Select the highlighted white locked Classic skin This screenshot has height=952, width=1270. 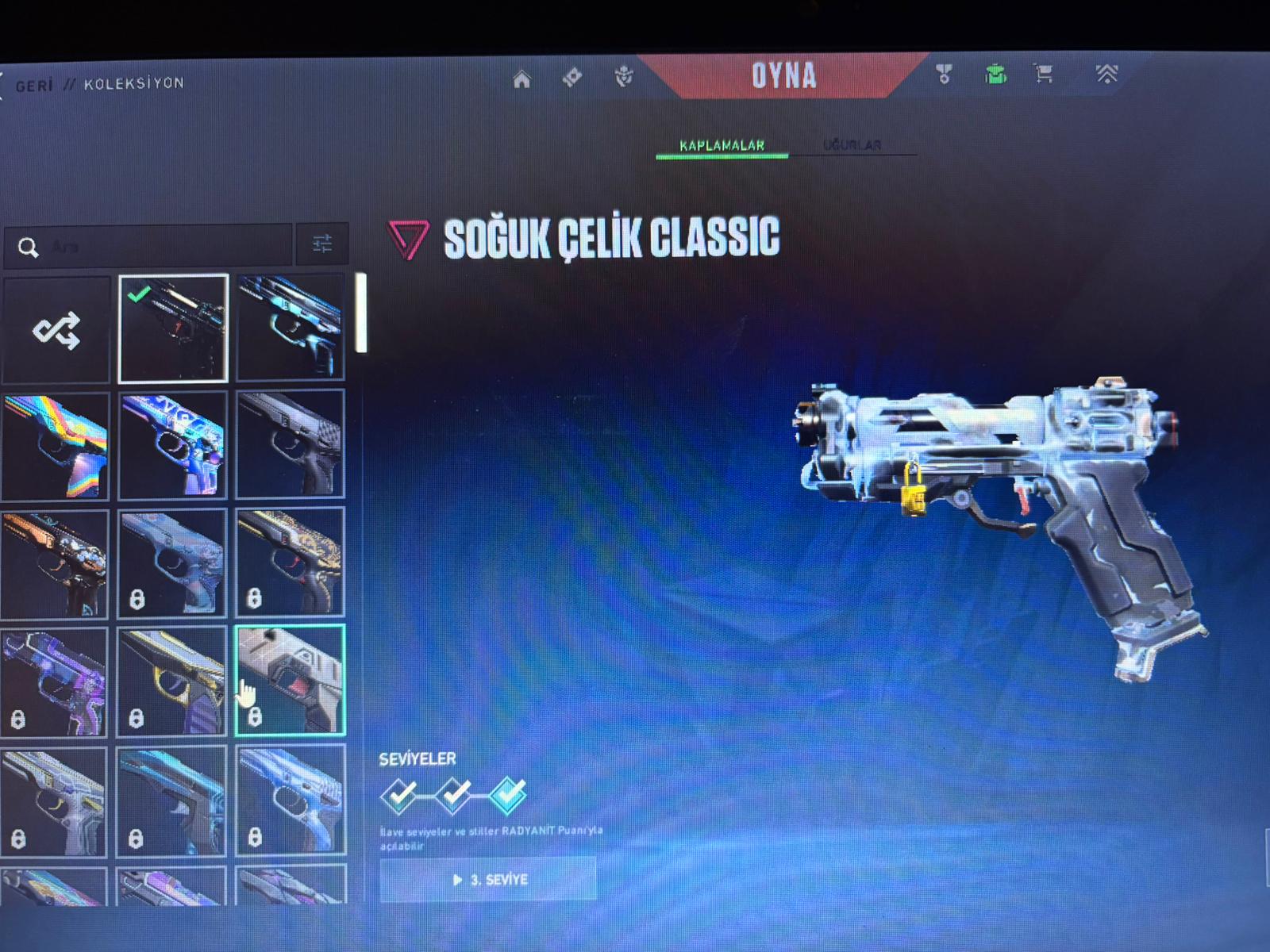coord(291,680)
